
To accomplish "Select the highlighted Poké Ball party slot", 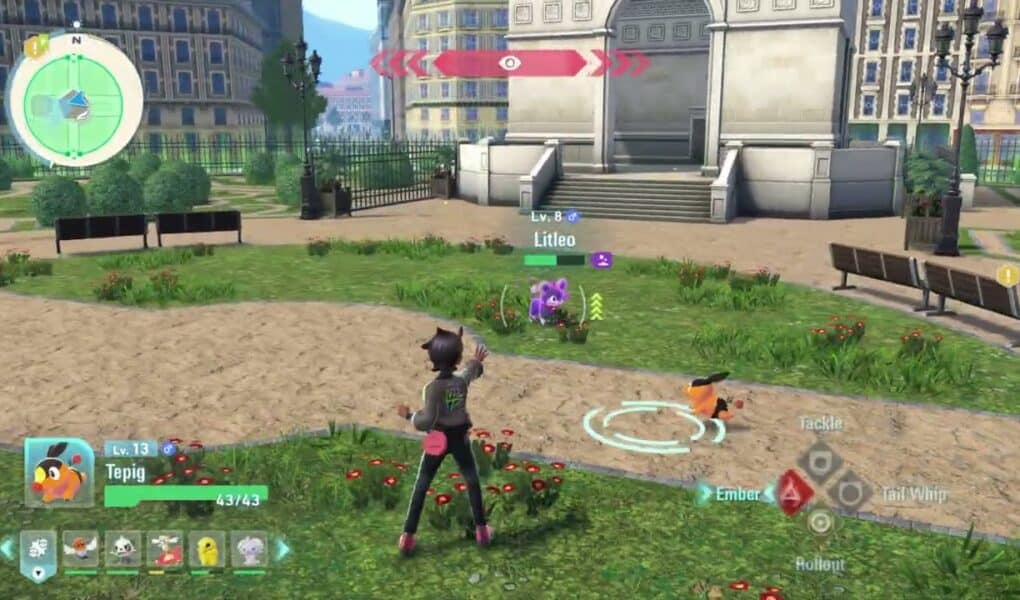I will pyautogui.click(x=38, y=553).
